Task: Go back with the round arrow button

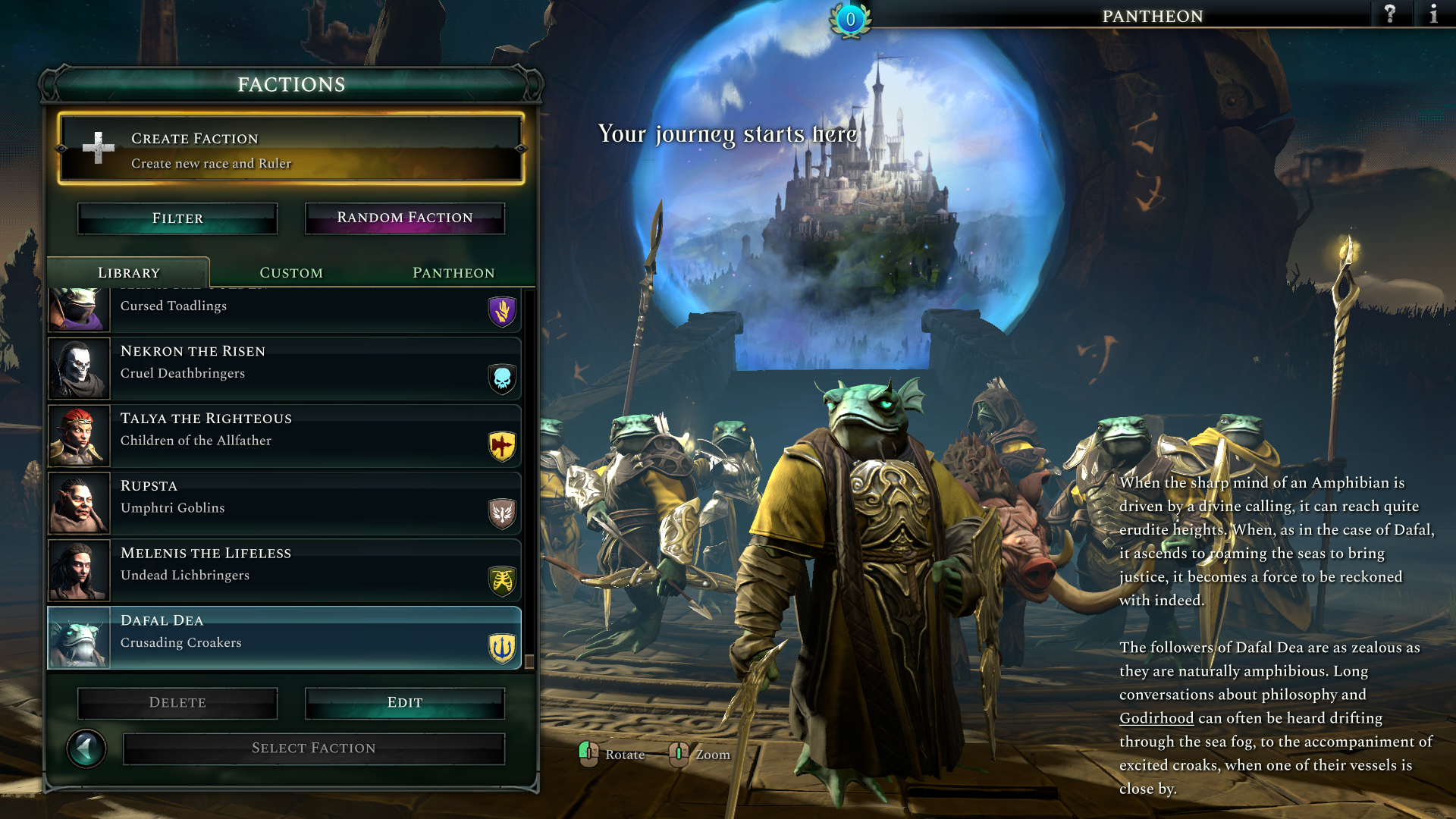Action: [x=86, y=749]
